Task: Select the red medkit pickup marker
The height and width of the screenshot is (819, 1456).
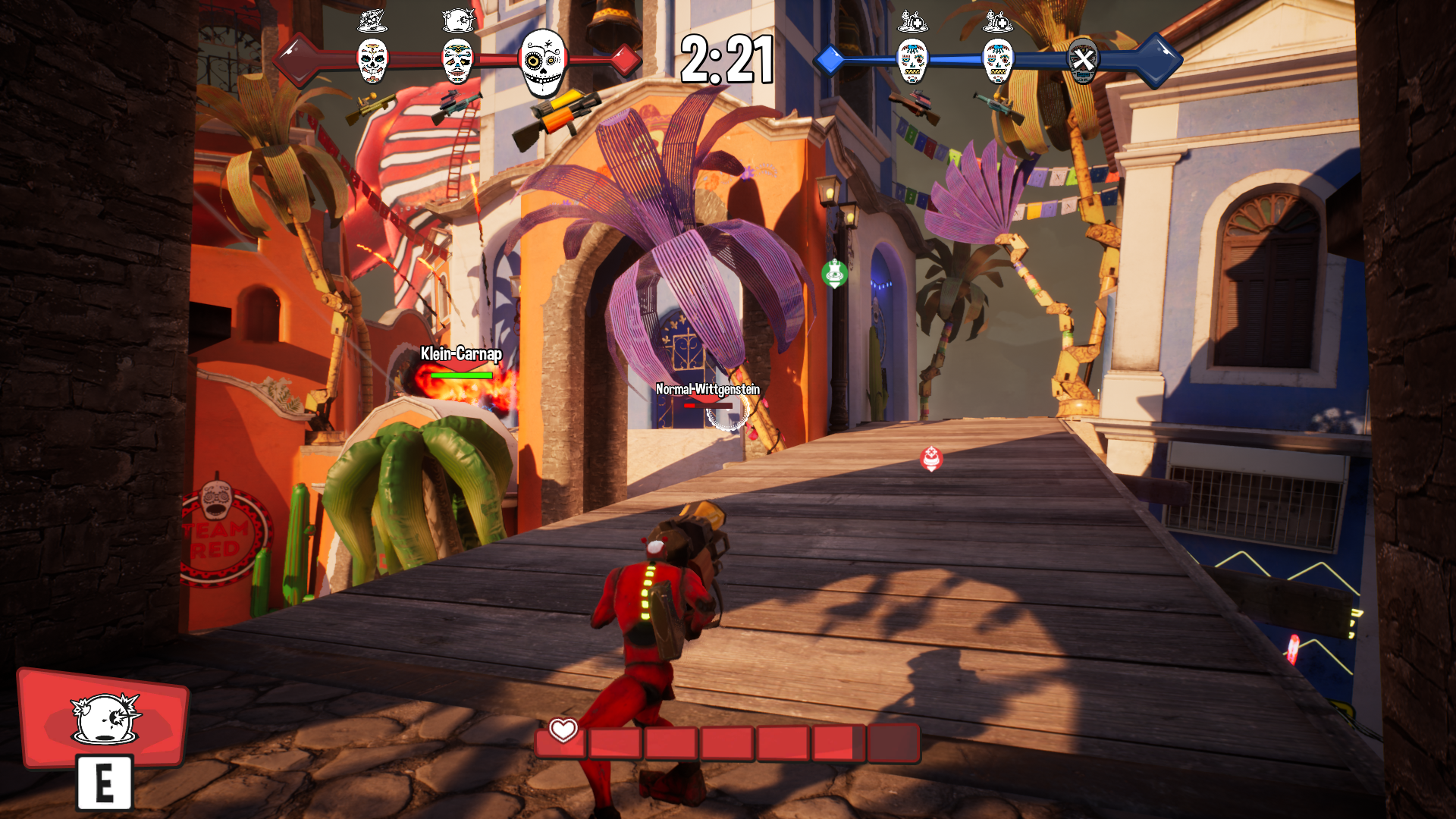Action: coord(931,458)
